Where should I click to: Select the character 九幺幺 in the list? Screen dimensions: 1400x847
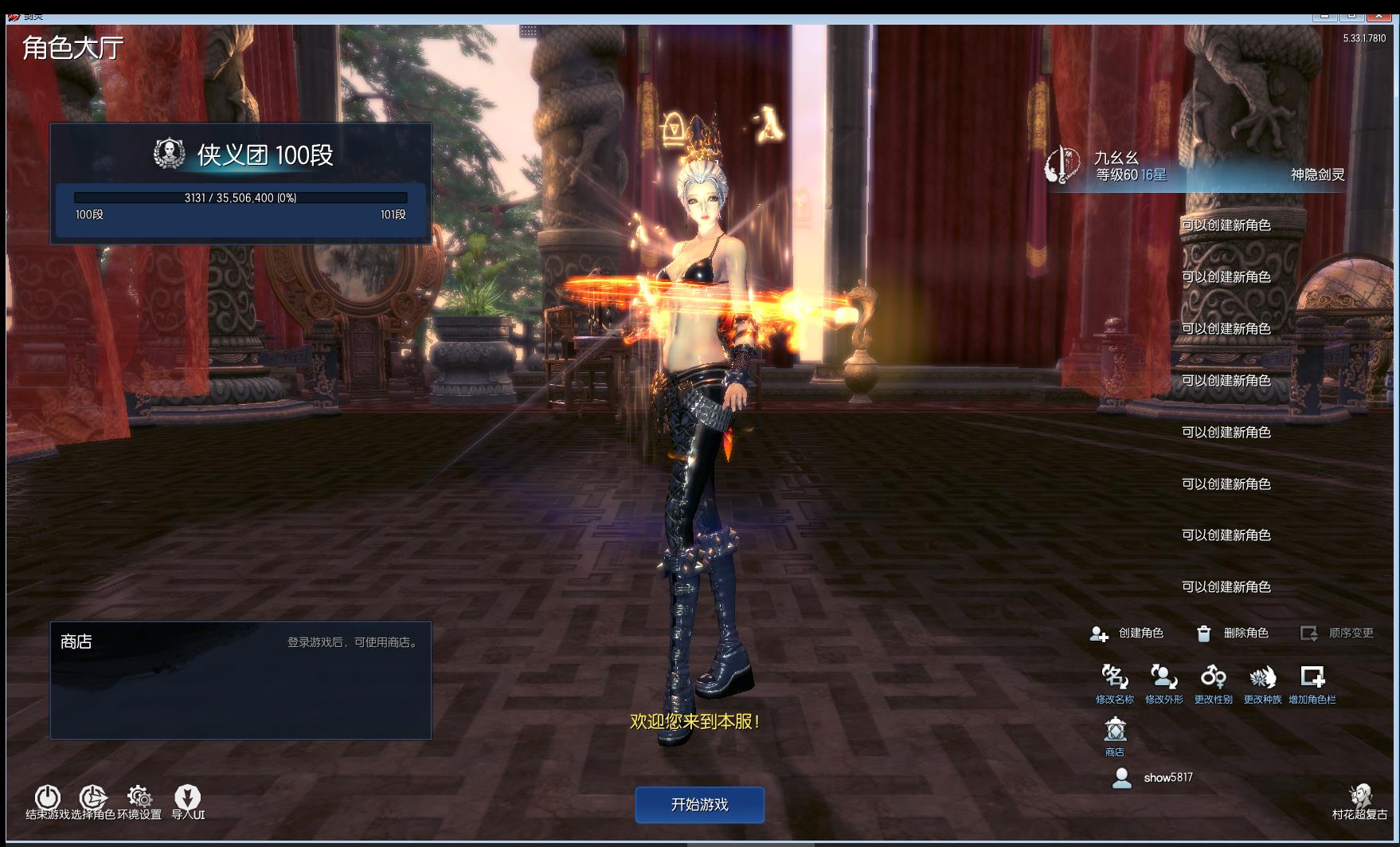pyautogui.click(x=1195, y=167)
